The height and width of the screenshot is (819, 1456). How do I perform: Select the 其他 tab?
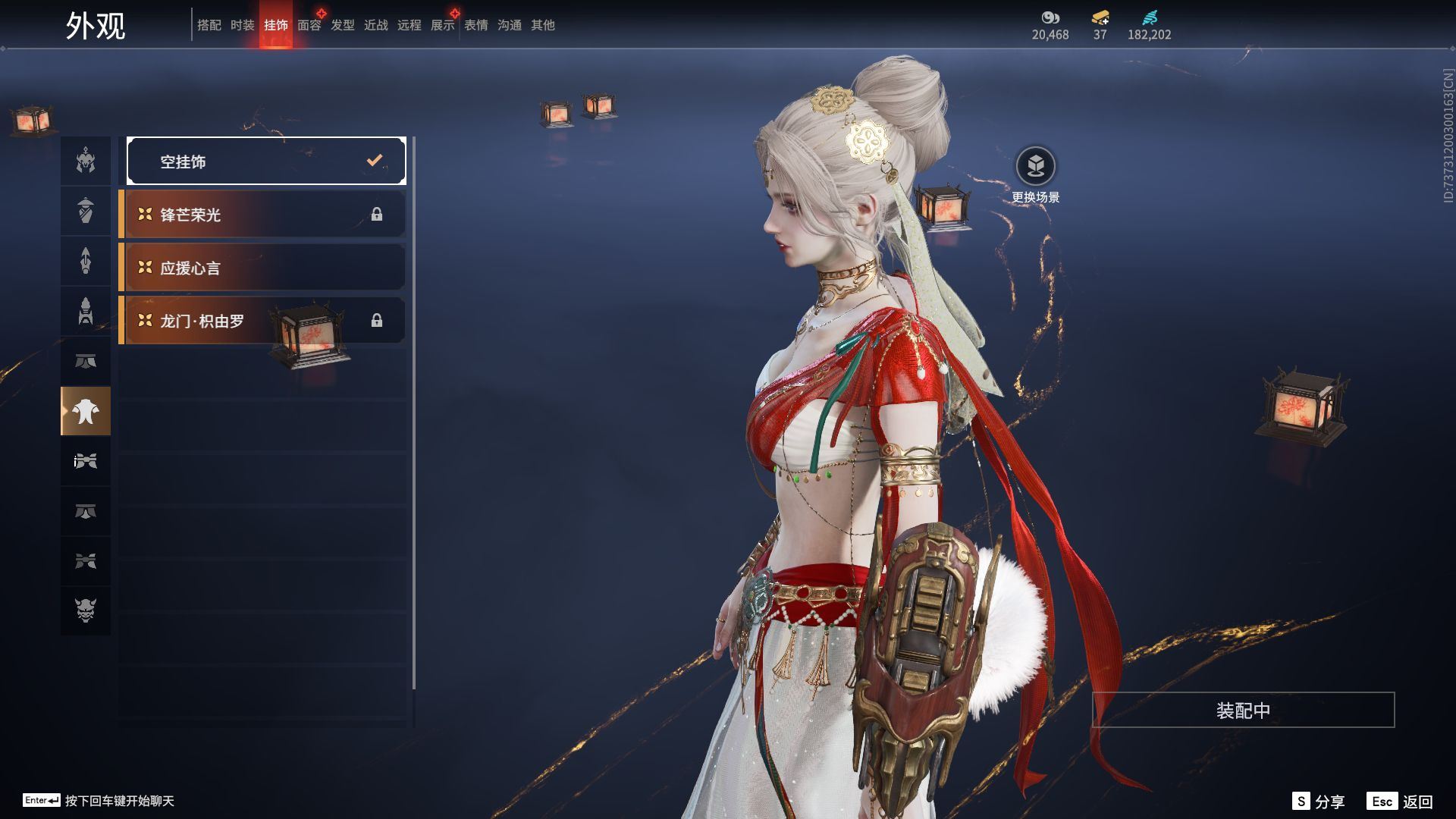point(543,25)
